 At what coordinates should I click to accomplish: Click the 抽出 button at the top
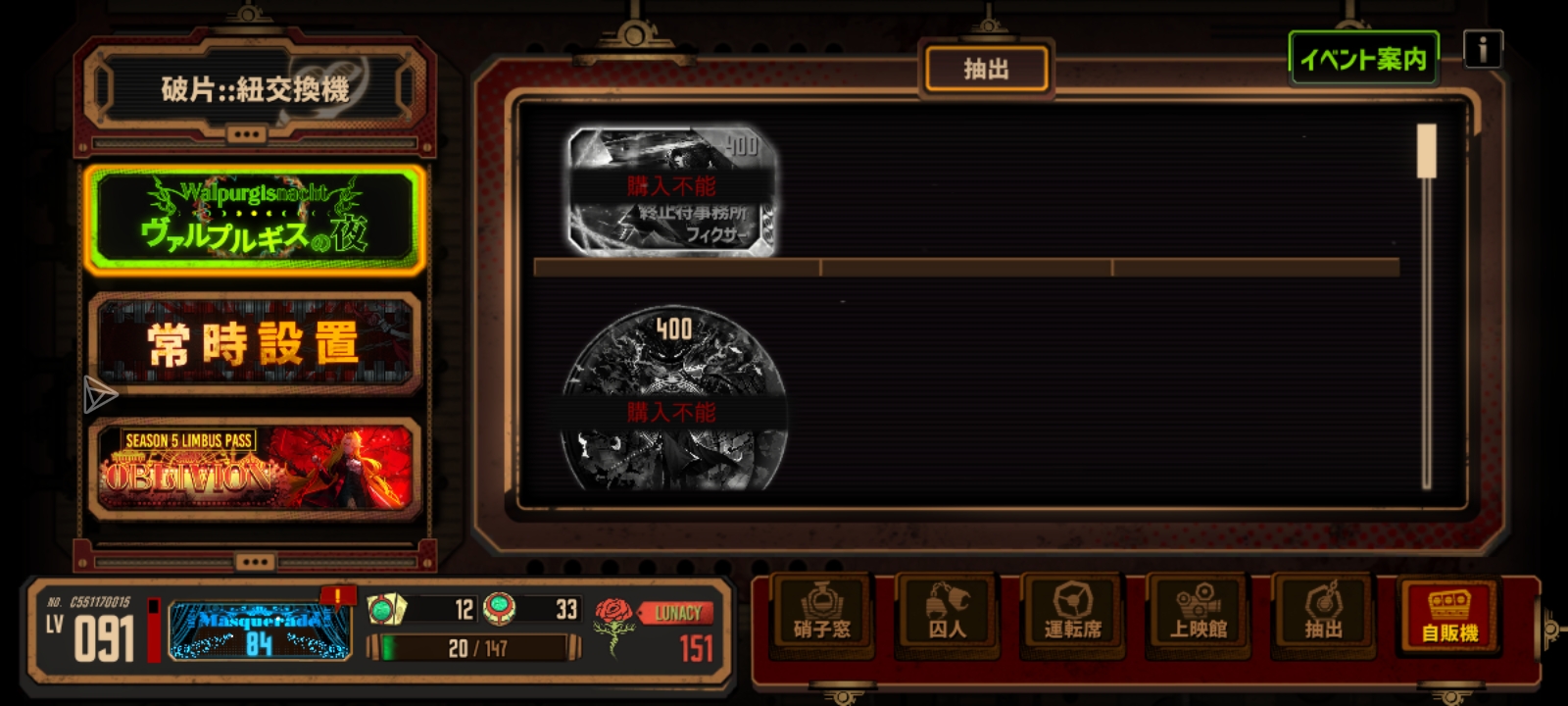986,70
